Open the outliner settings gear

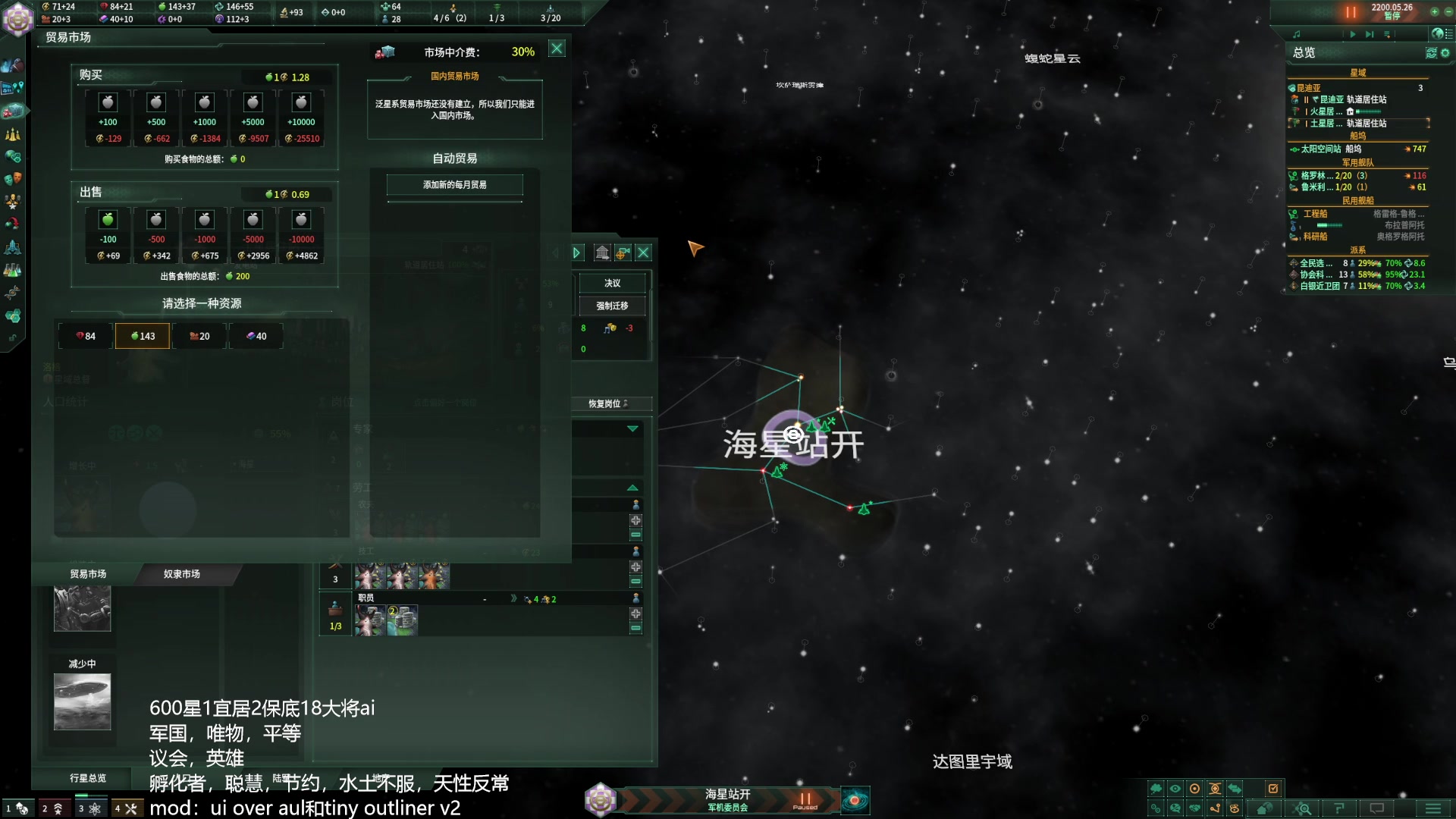point(1445,53)
